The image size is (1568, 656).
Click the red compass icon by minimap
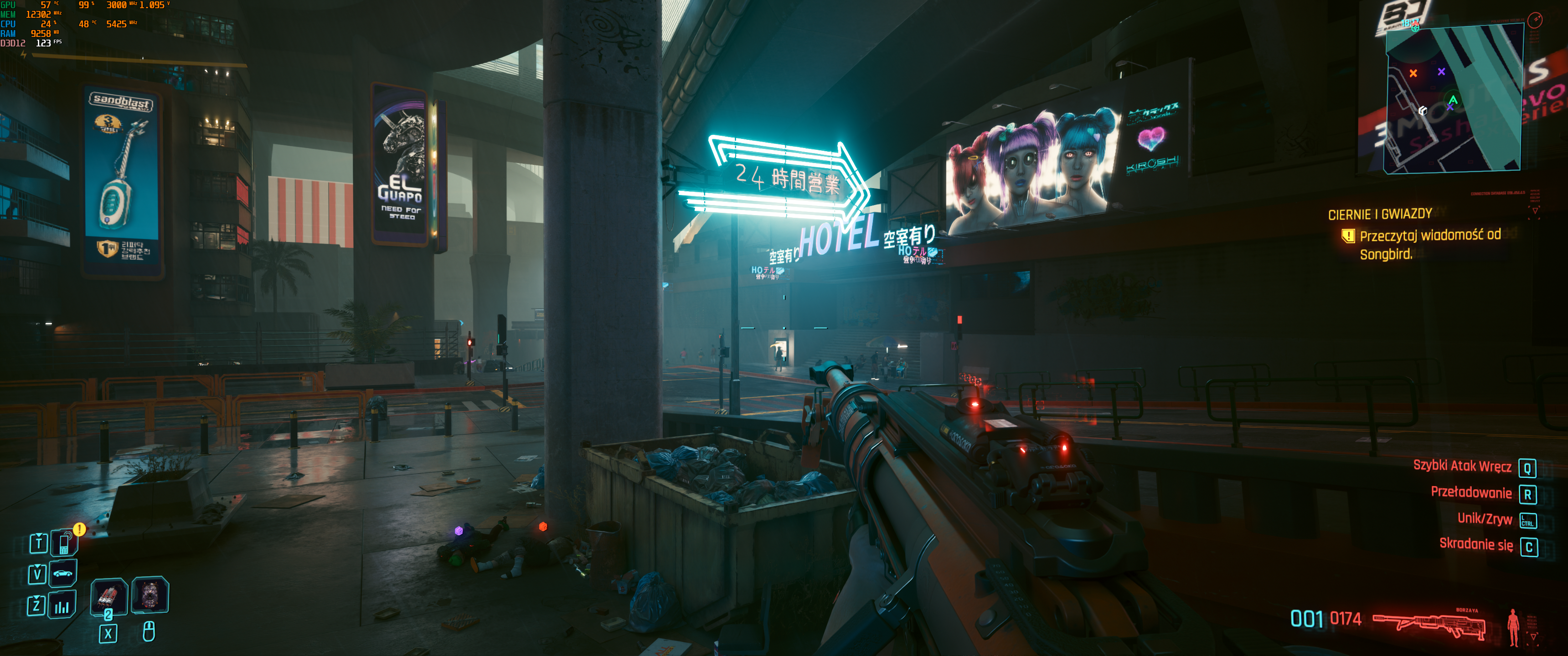pyautogui.click(x=1535, y=20)
